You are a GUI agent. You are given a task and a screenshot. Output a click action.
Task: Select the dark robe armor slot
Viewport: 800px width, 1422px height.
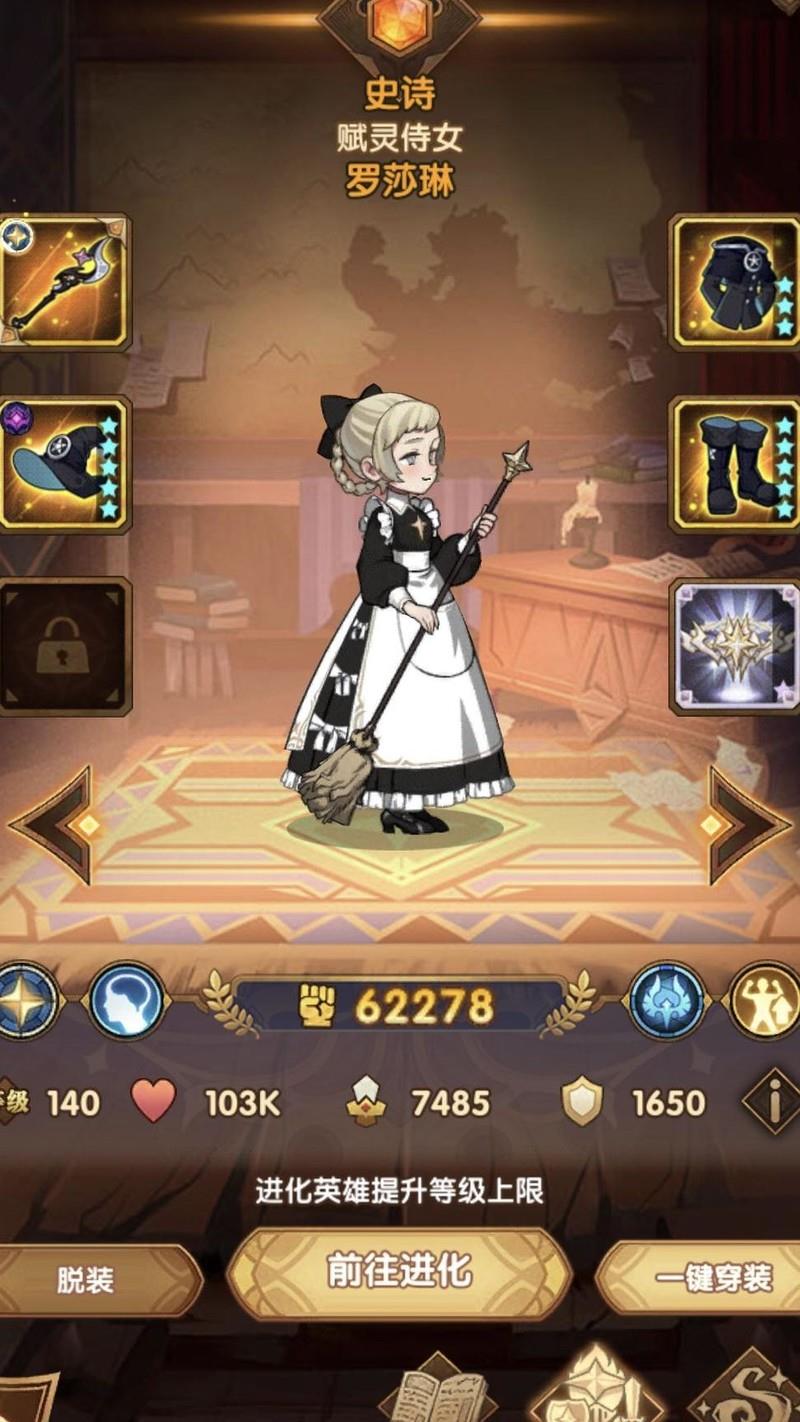click(x=735, y=281)
